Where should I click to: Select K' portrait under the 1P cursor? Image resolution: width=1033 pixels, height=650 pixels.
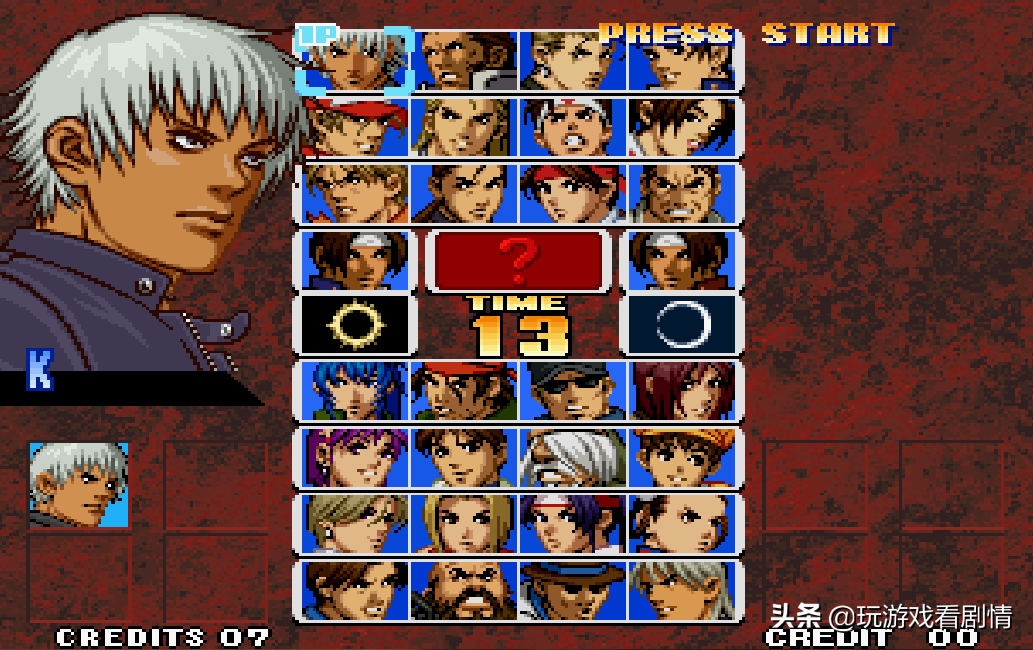[x=355, y=62]
